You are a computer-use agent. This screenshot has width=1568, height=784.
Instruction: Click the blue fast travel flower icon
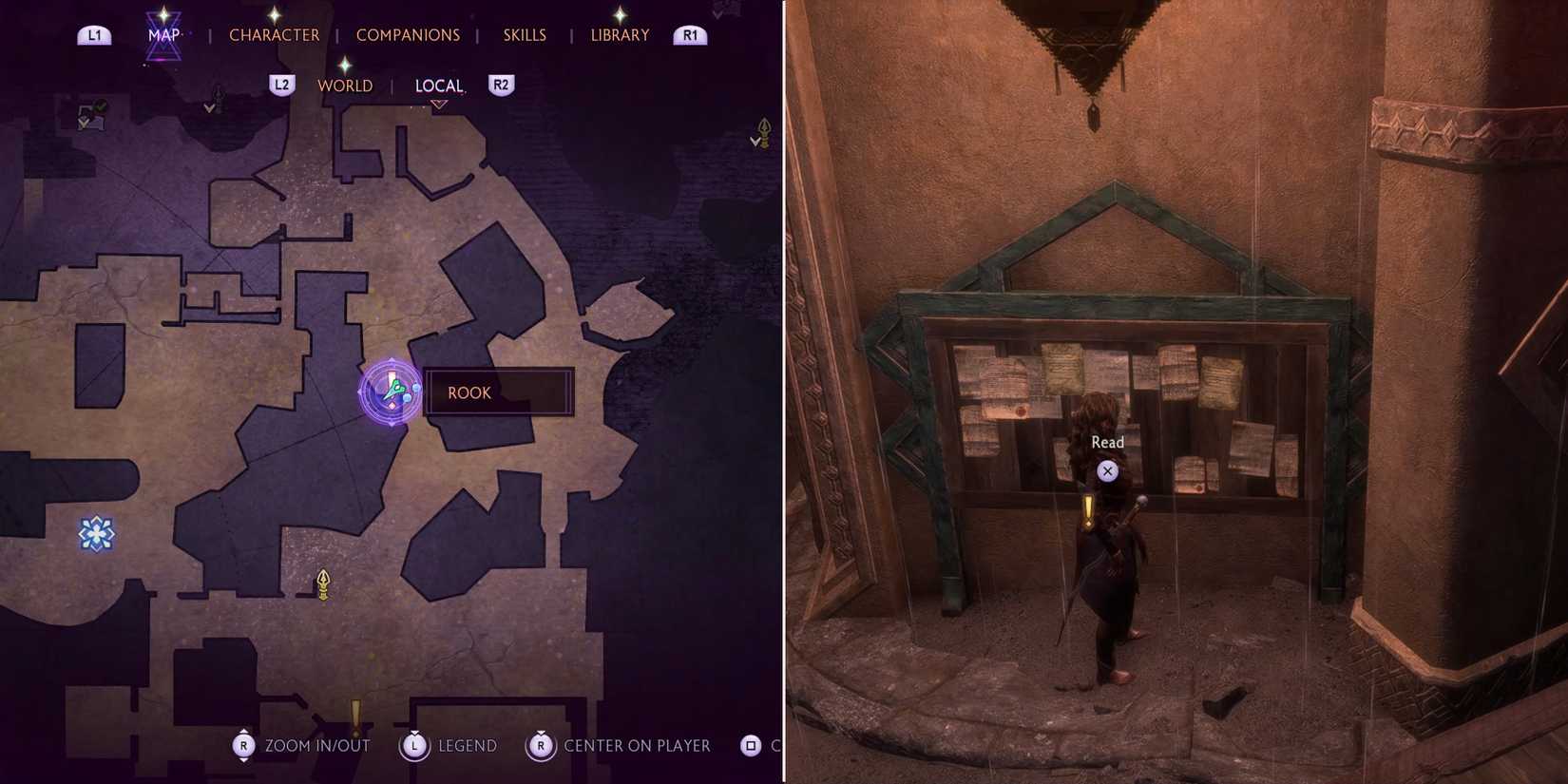[95, 533]
